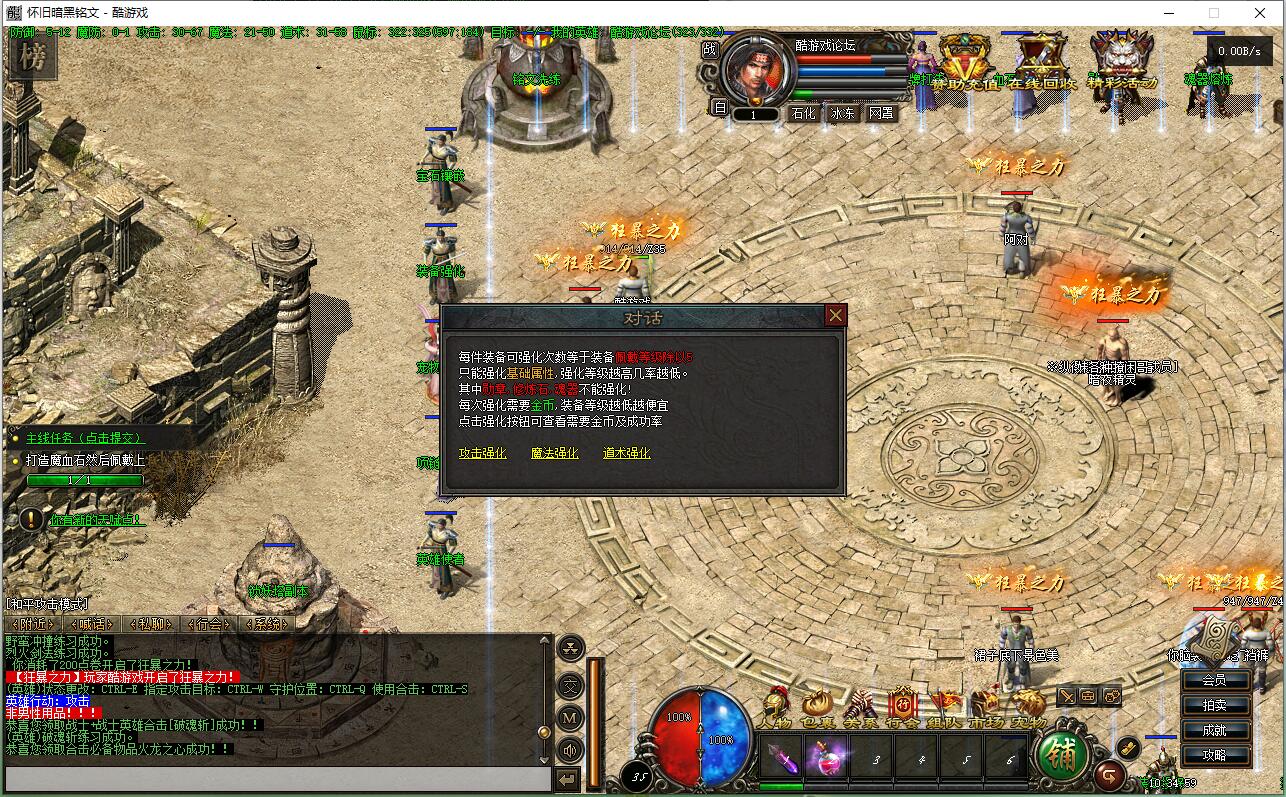Click the chat message input box
The width and height of the screenshot is (1286, 797).
tap(277, 778)
